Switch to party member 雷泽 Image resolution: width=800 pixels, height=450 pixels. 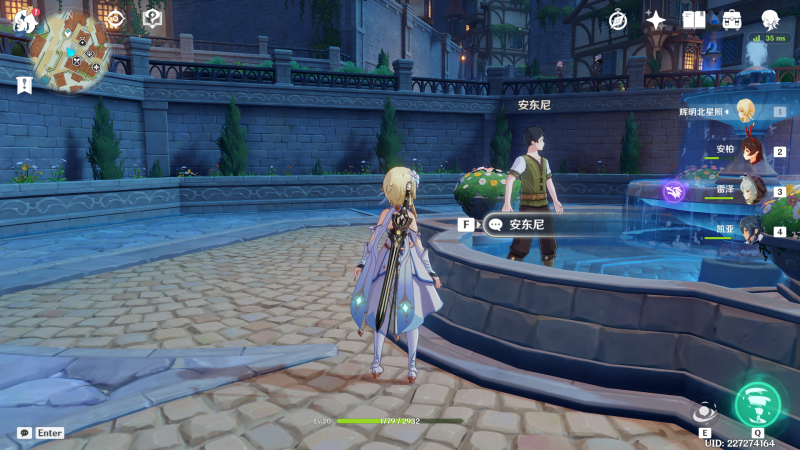[x=752, y=190]
